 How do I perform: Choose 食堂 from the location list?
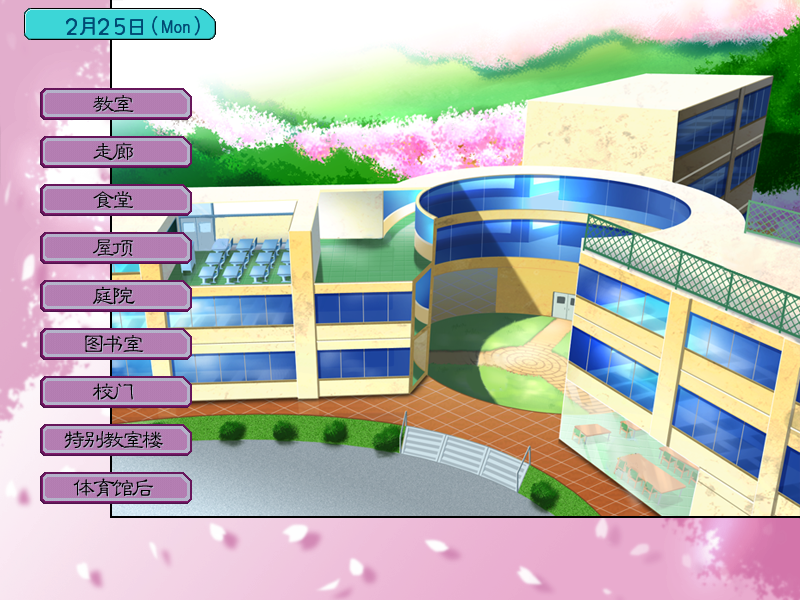pos(115,199)
